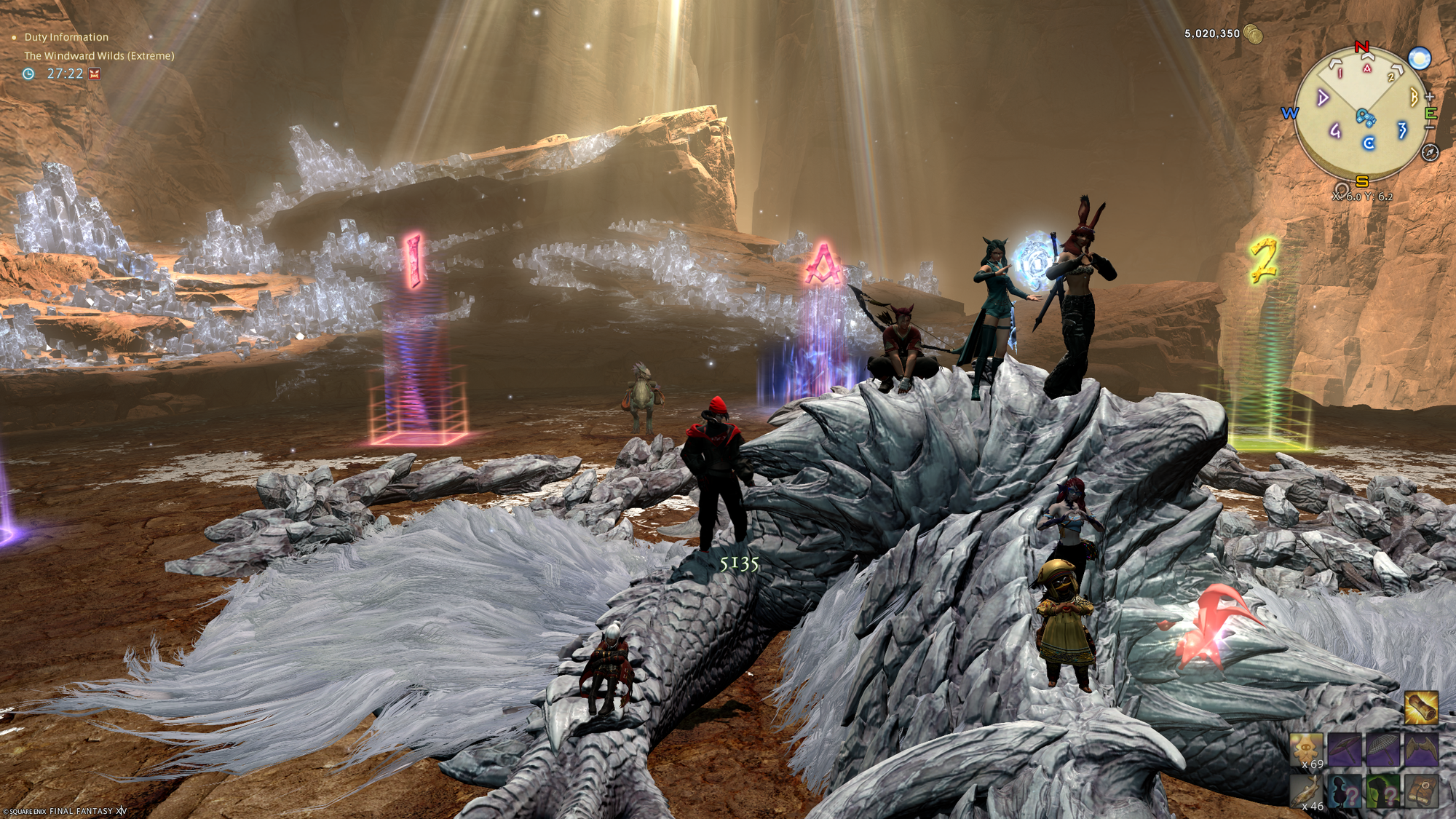1456x819 pixels.
Task: Activate the green silhouette question-mark icon
Action: tap(1382, 791)
